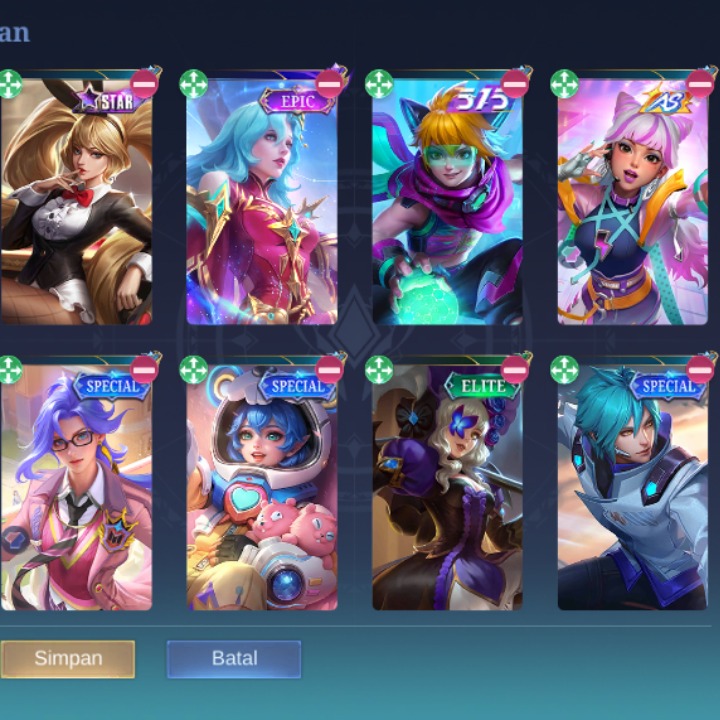Cancel with the Batal button
The image size is (720, 720).
click(234, 659)
